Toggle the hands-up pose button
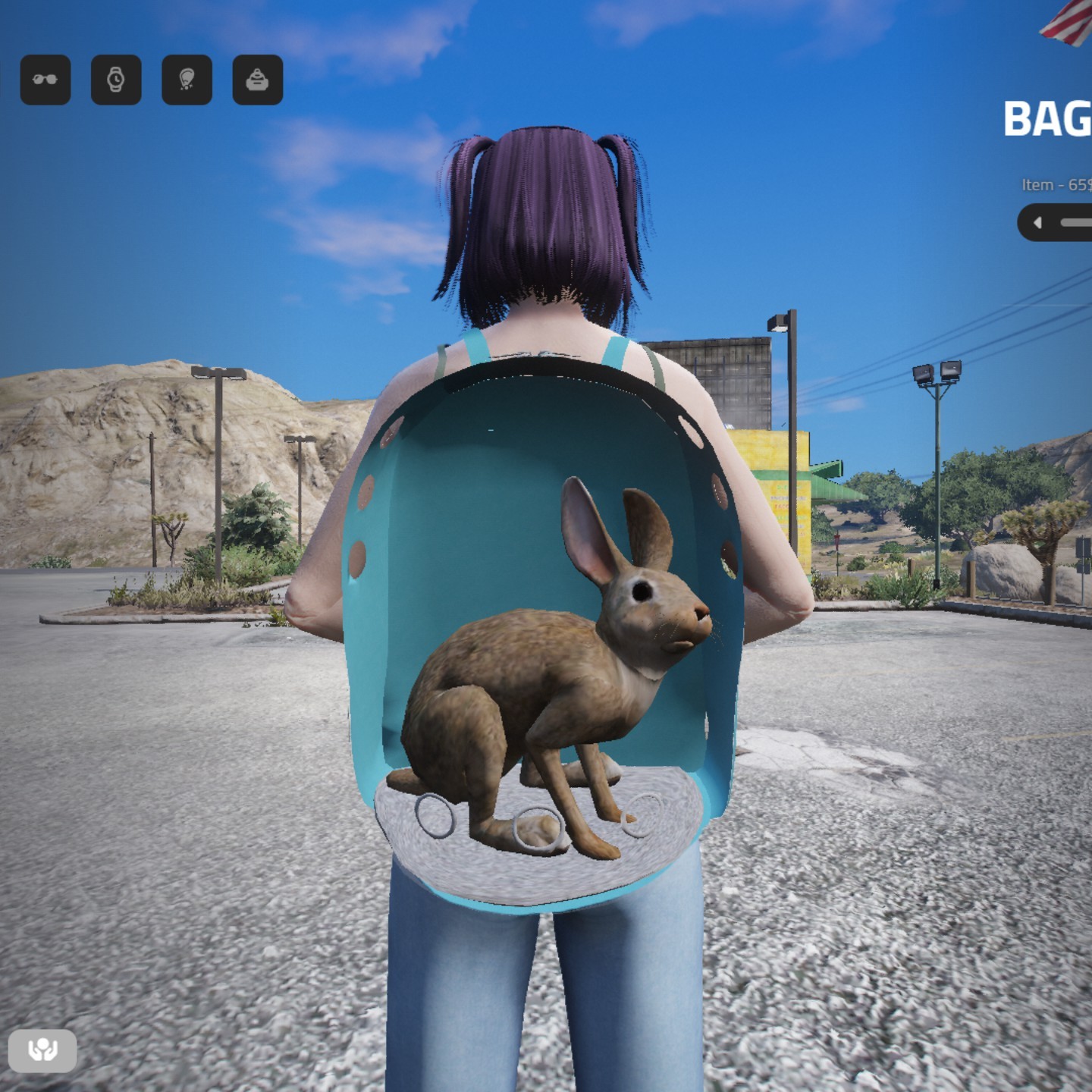This screenshot has width=1092, height=1092. pos(42,1050)
